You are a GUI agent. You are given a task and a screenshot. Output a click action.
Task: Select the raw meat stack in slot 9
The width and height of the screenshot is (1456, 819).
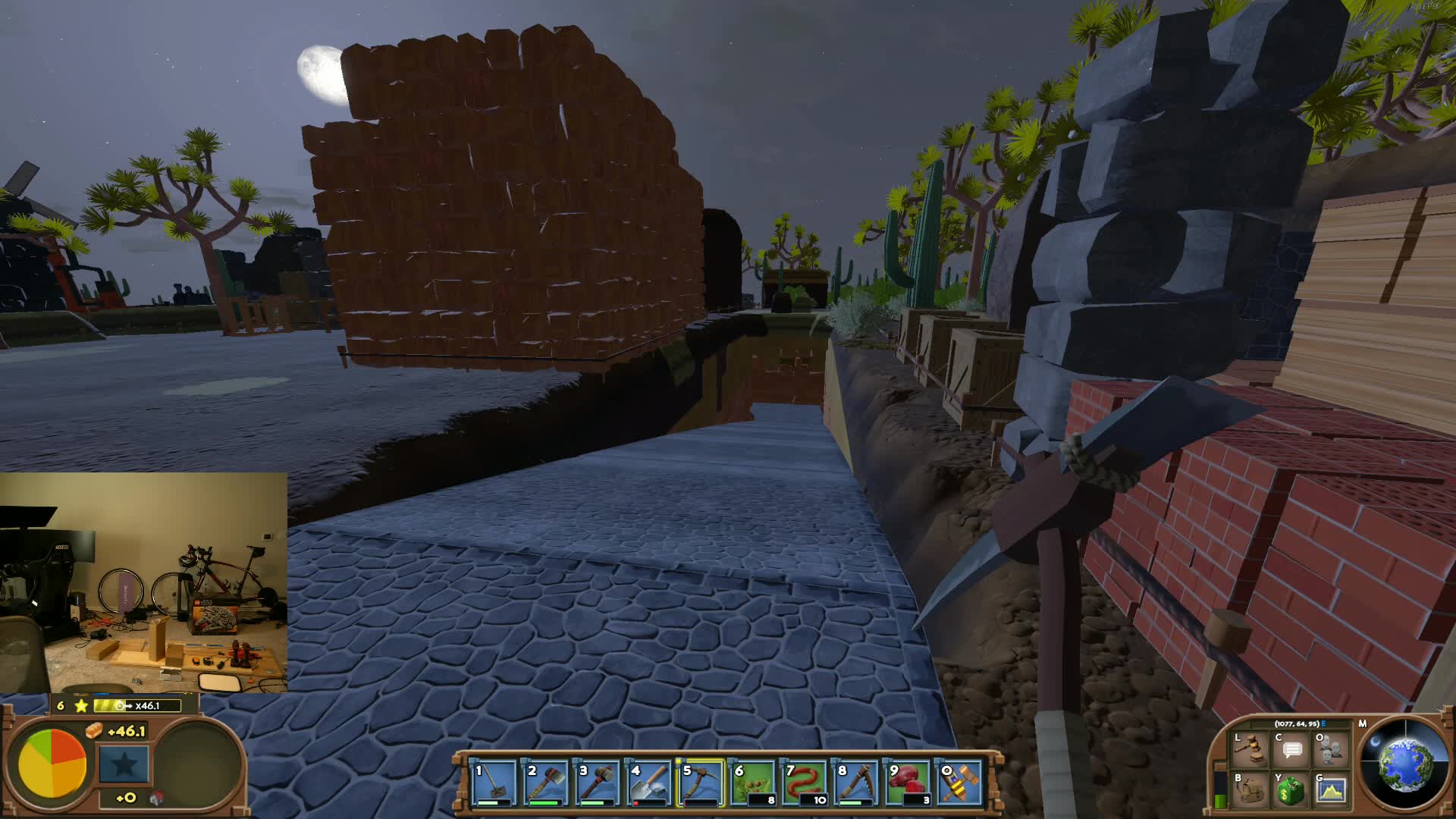(908, 783)
